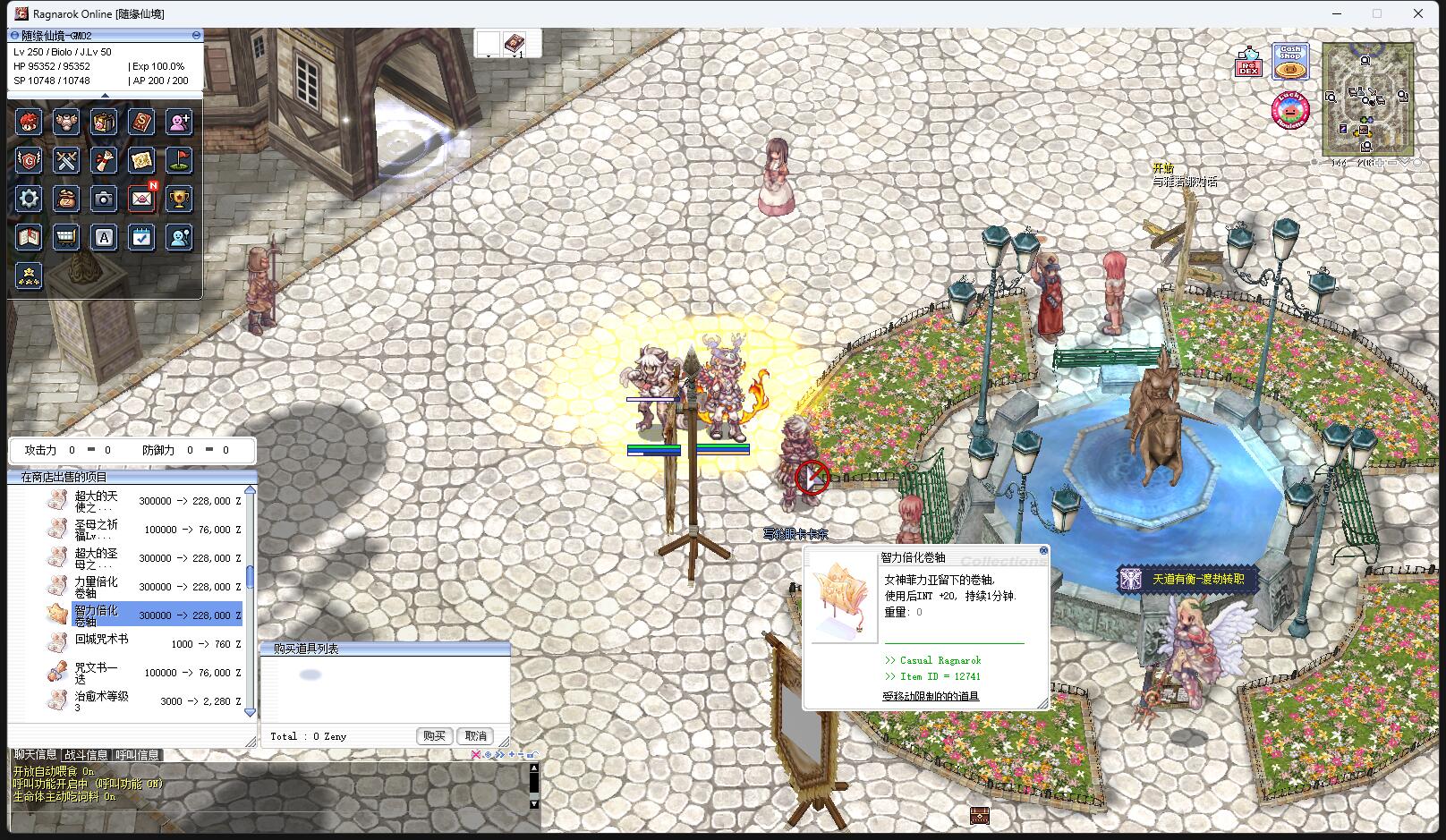Open the mail envelope with new badge
1446x840 pixels.
pos(141,199)
